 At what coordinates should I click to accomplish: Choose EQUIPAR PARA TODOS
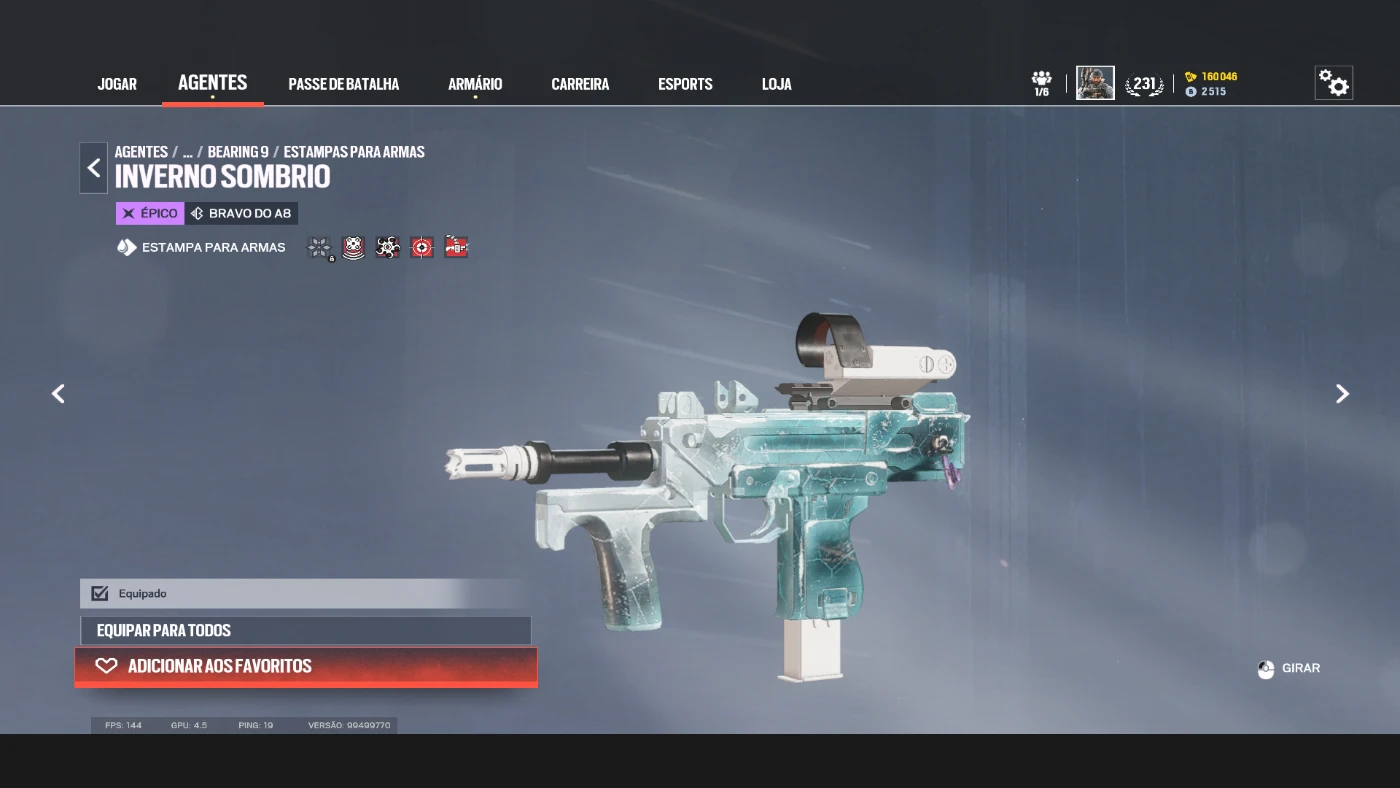pyautogui.click(x=305, y=630)
